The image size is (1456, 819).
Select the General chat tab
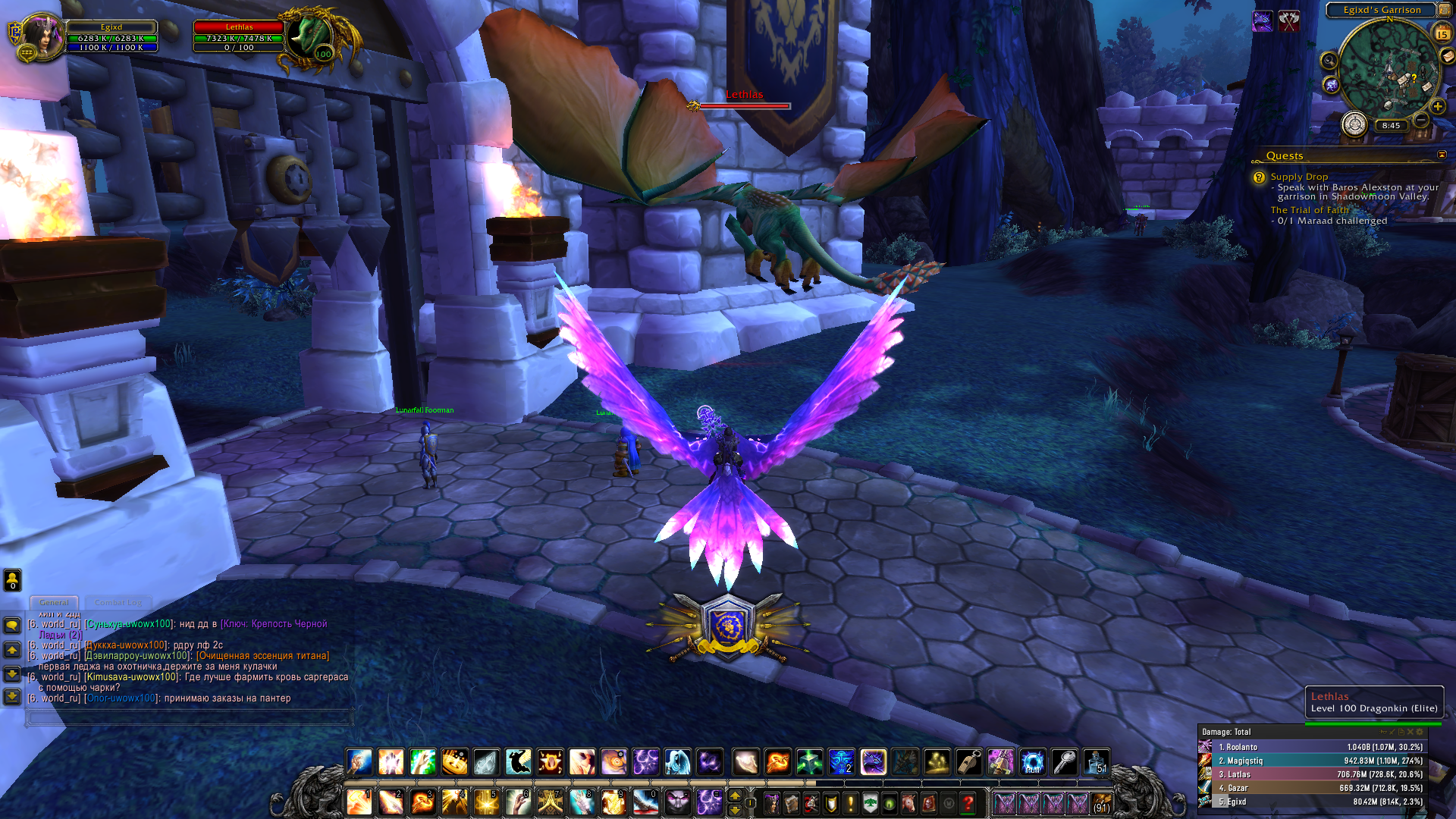[x=54, y=602]
